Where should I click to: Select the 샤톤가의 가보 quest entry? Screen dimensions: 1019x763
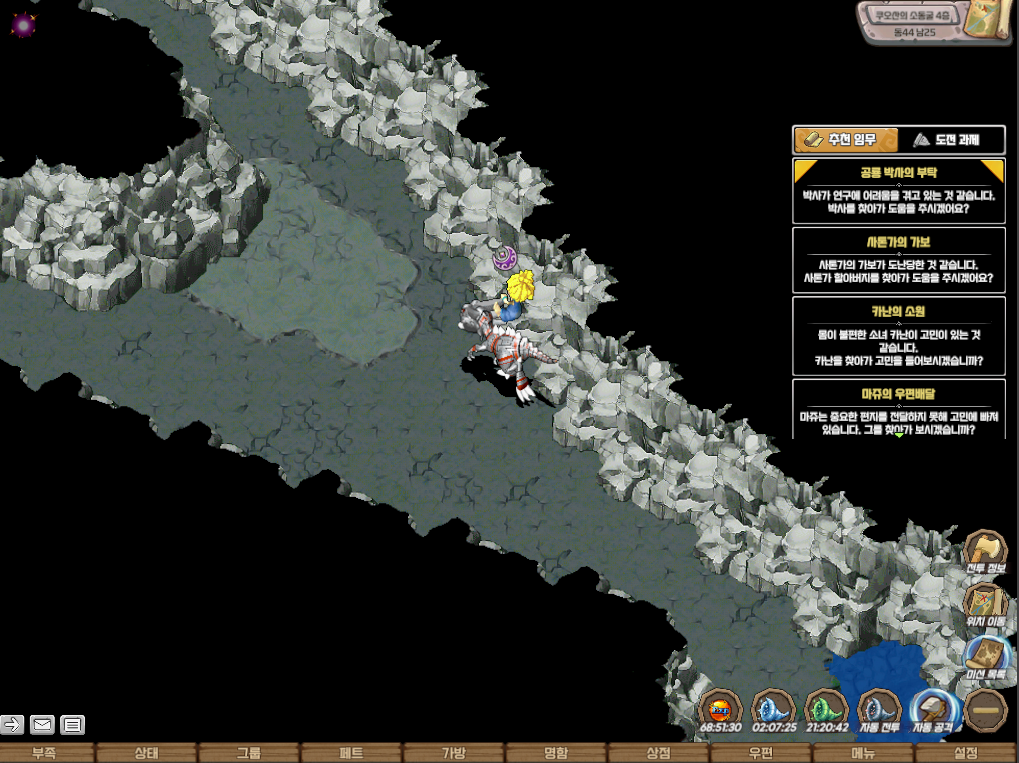[x=898, y=259]
